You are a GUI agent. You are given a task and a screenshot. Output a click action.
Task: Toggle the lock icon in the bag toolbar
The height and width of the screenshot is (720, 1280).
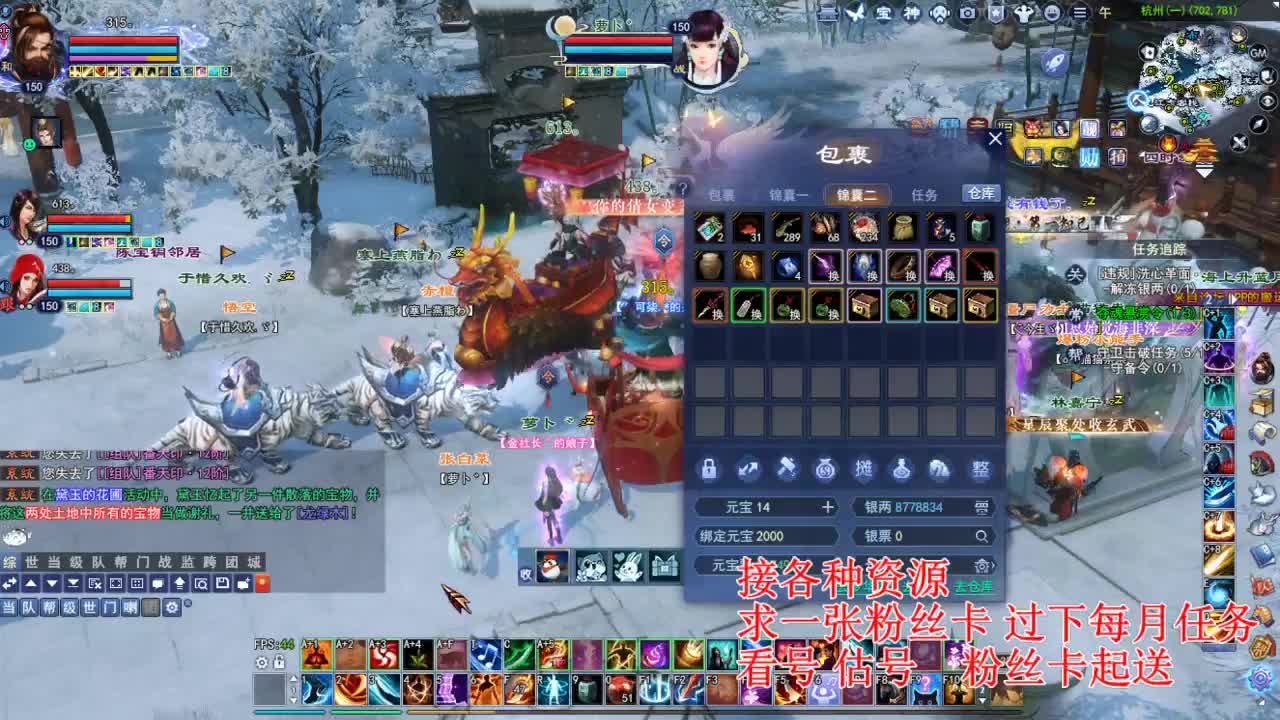[x=707, y=468]
